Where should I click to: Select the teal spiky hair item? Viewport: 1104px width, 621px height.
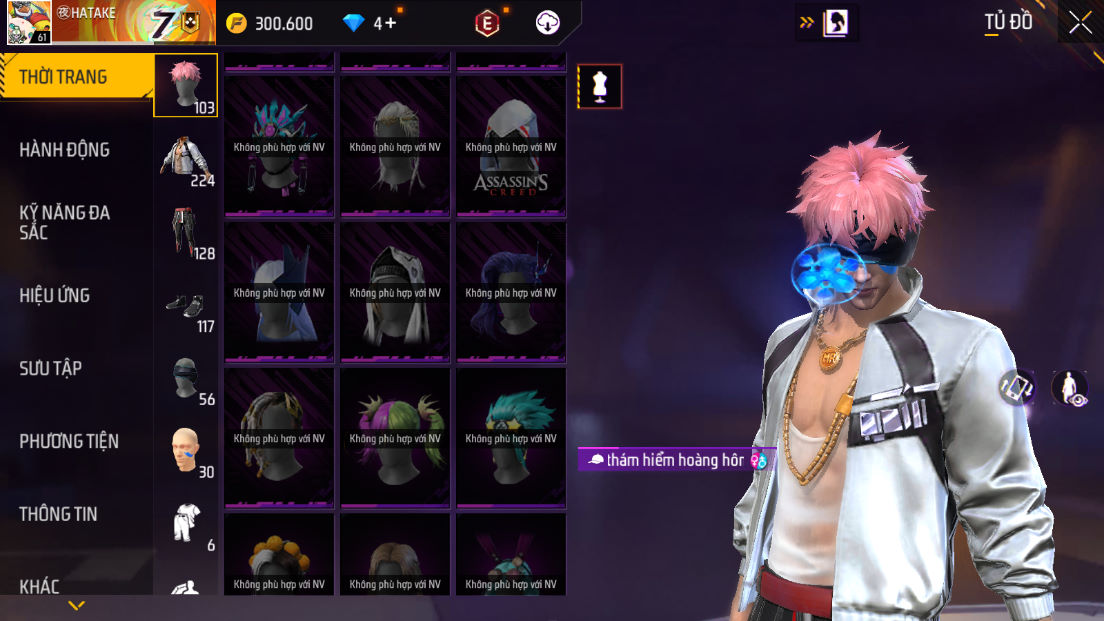(511, 438)
